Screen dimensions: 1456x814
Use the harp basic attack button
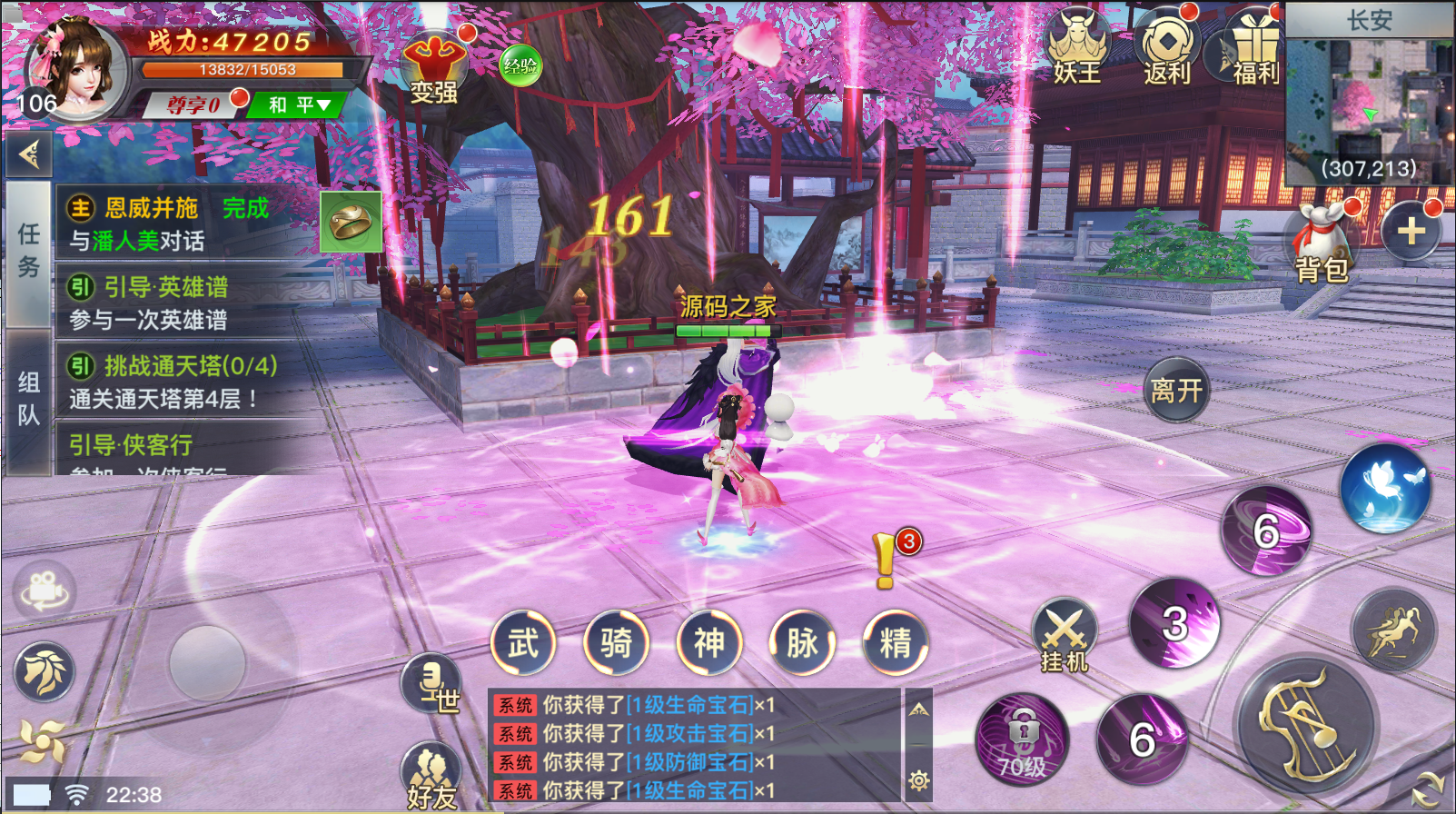(1305, 724)
